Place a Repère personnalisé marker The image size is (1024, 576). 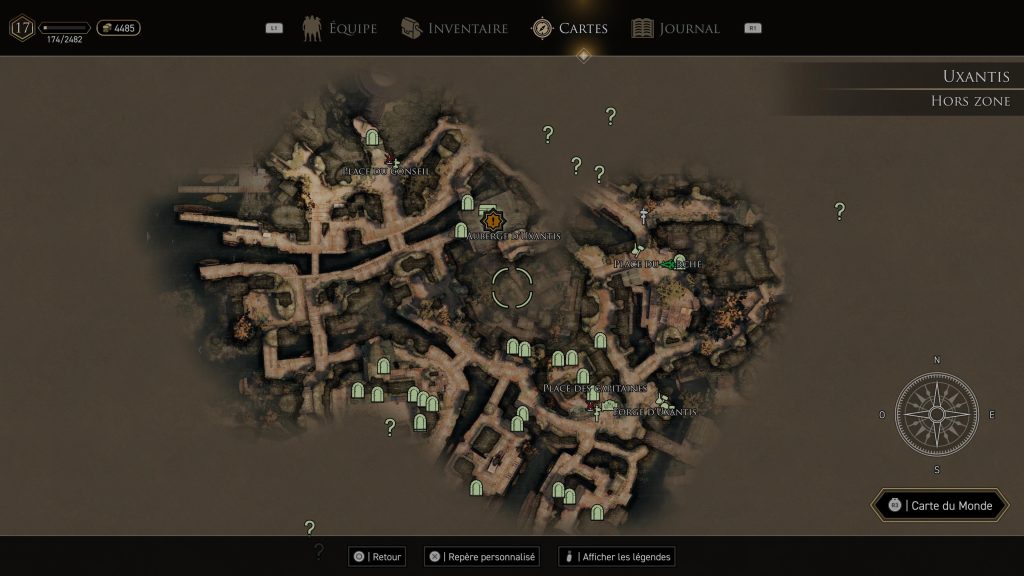tap(482, 556)
